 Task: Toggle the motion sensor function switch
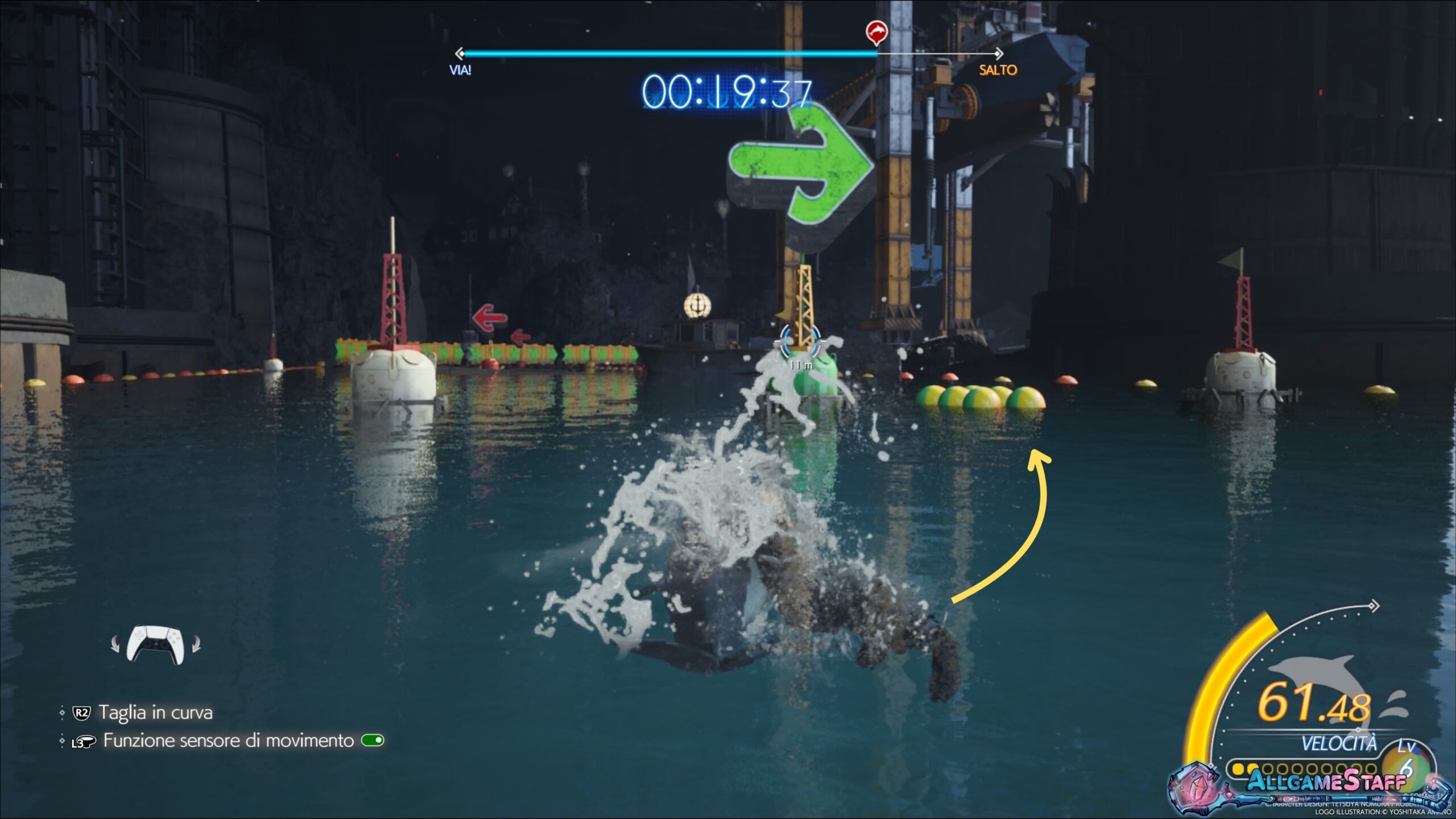(373, 741)
